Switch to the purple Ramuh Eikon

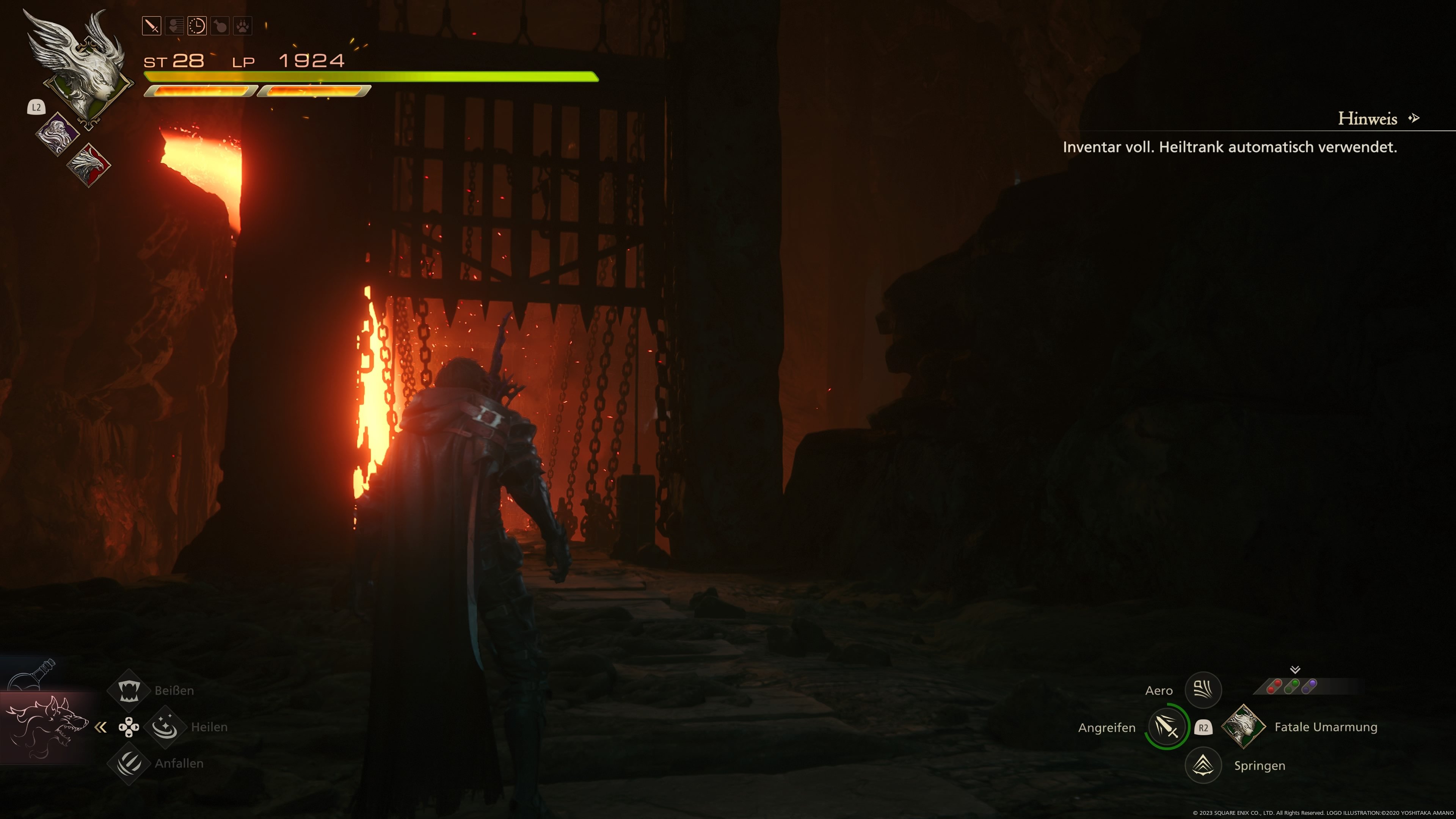click(58, 133)
